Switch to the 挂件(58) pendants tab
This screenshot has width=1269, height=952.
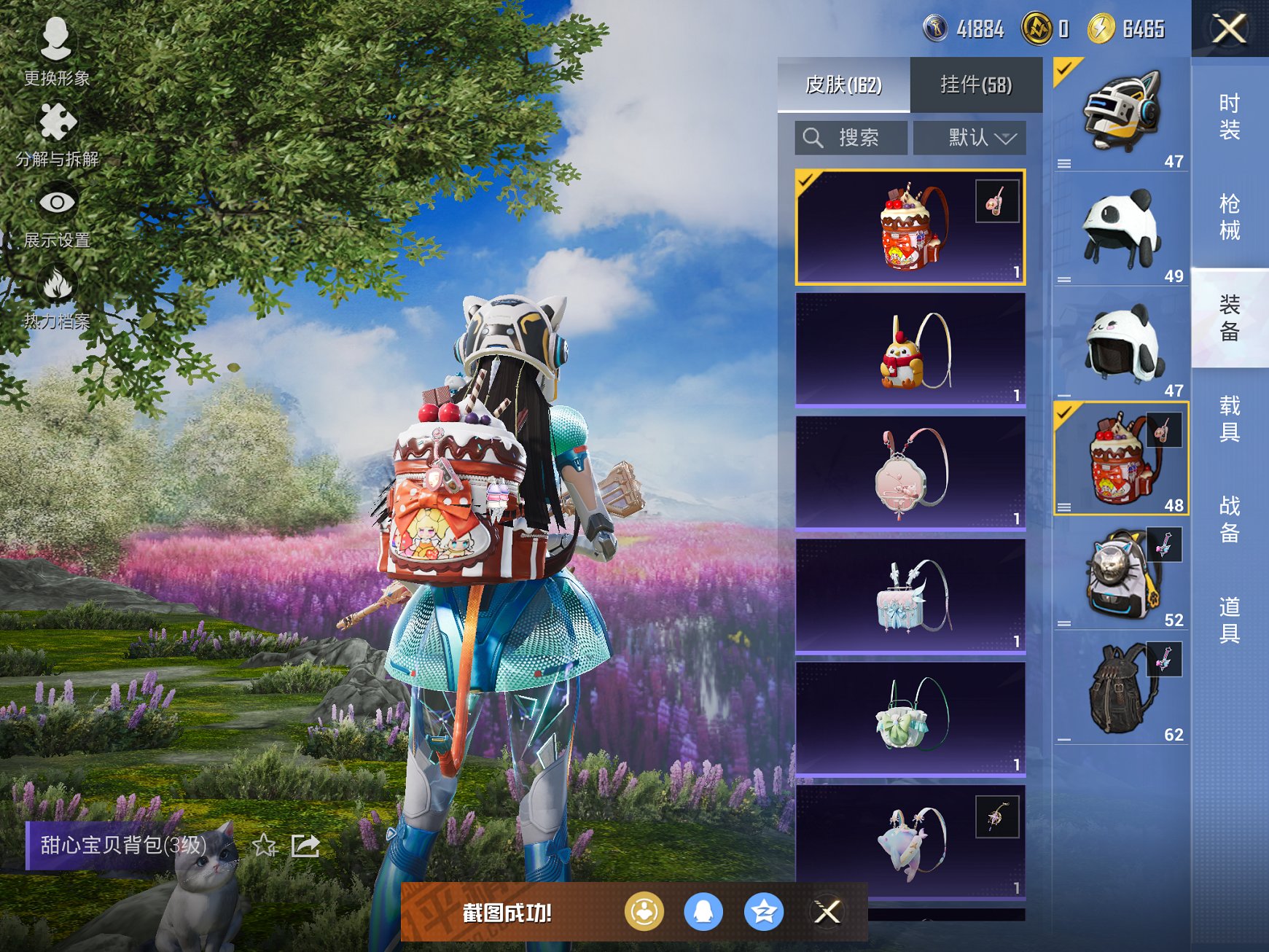(x=976, y=85)
